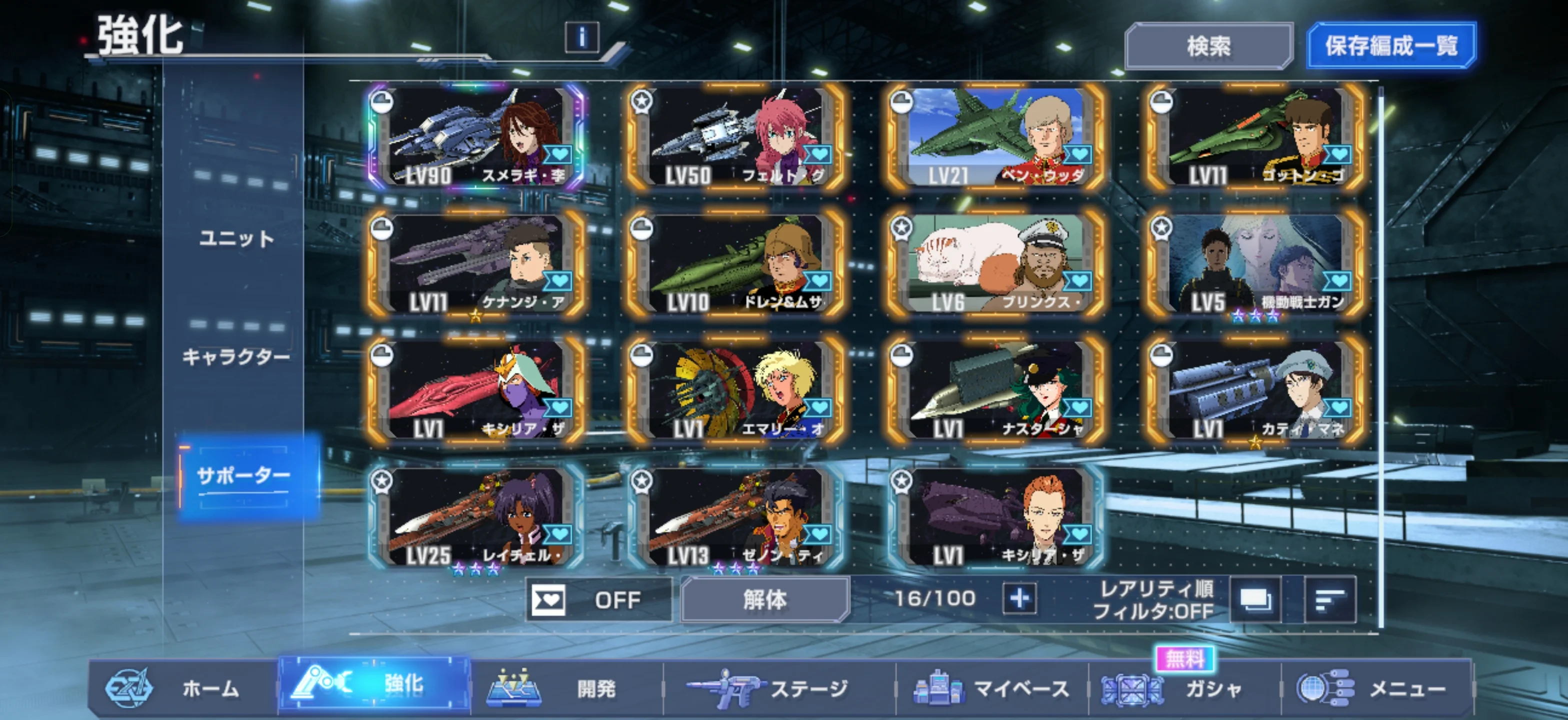
Task: Select the LV6 ブリンクス supporter card
Action: click(996, 263)
